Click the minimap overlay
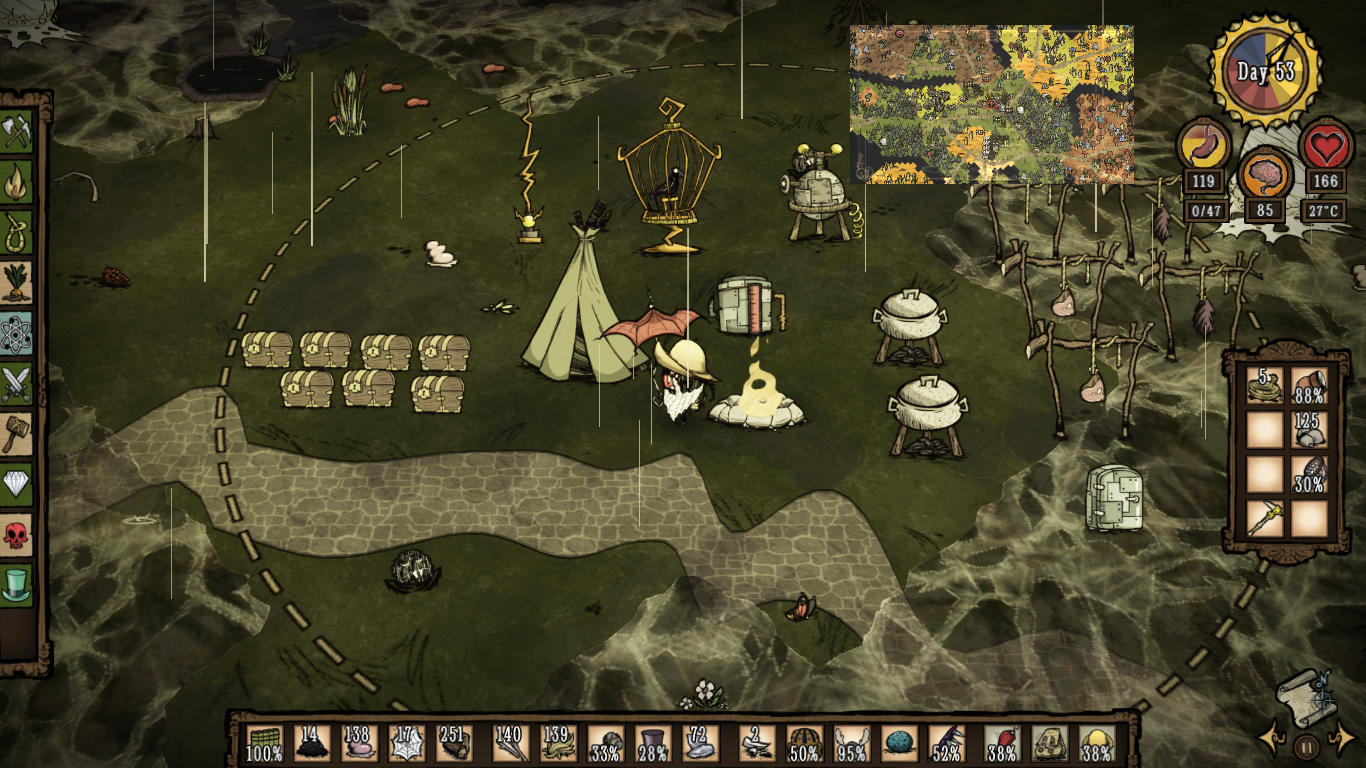Screen dimensions: 1366x768 991,104
